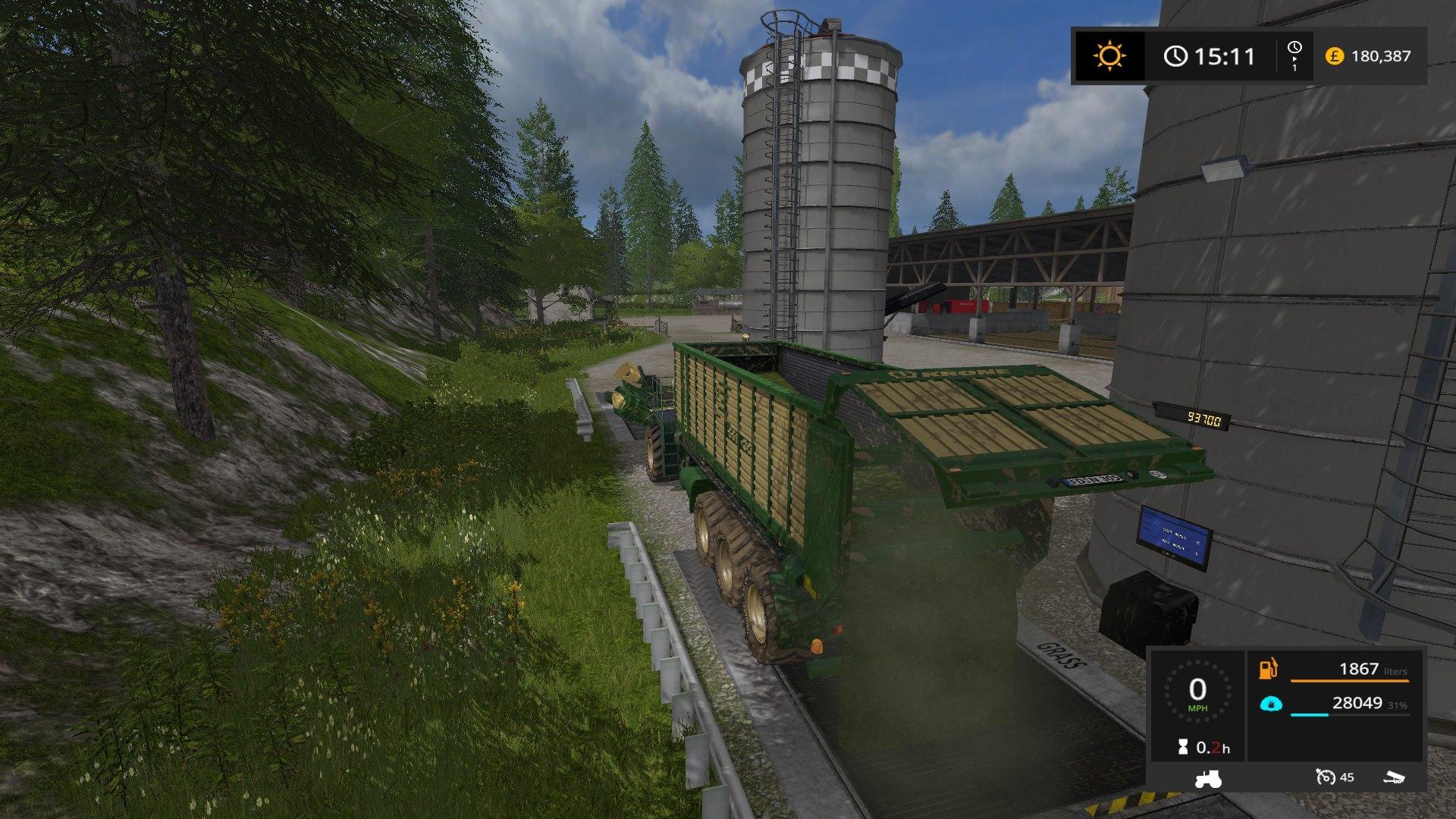The height and width of the screenshot is (819, 1456).
Task: Click the gold pound coin icon
Action: (1334, 56)
